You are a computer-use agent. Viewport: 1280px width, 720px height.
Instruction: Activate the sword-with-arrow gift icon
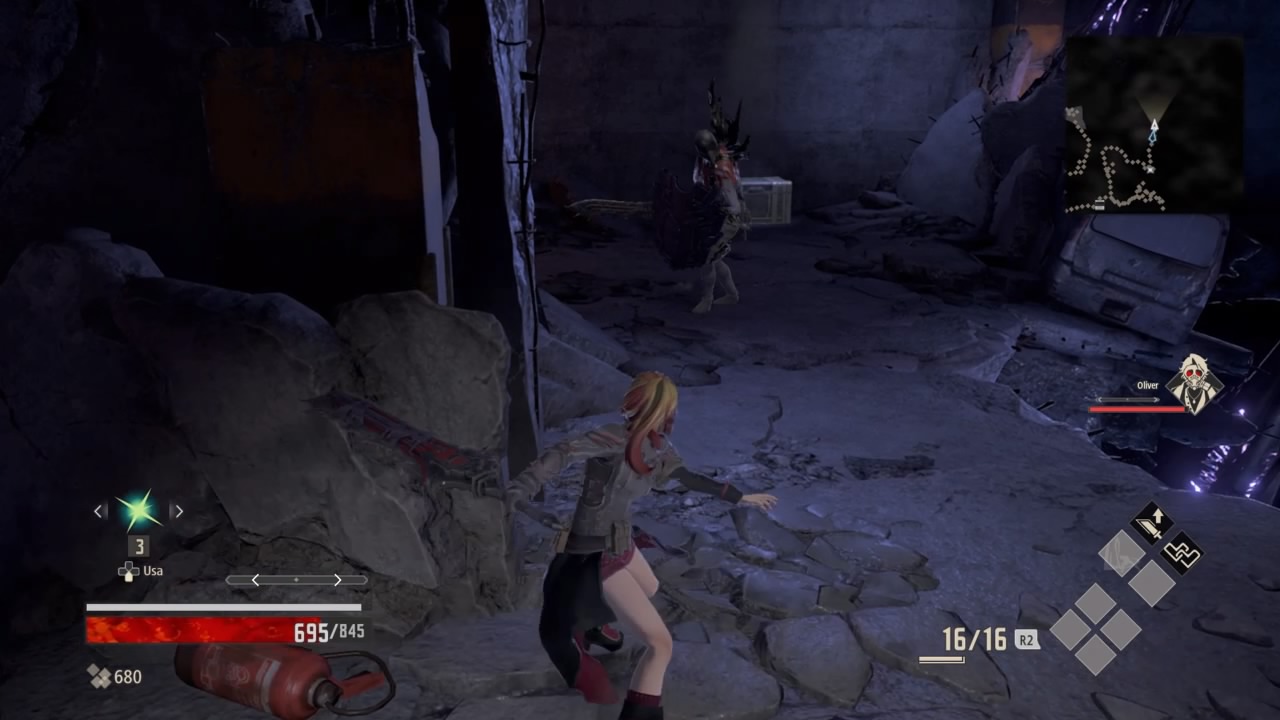coord(1151,523)
